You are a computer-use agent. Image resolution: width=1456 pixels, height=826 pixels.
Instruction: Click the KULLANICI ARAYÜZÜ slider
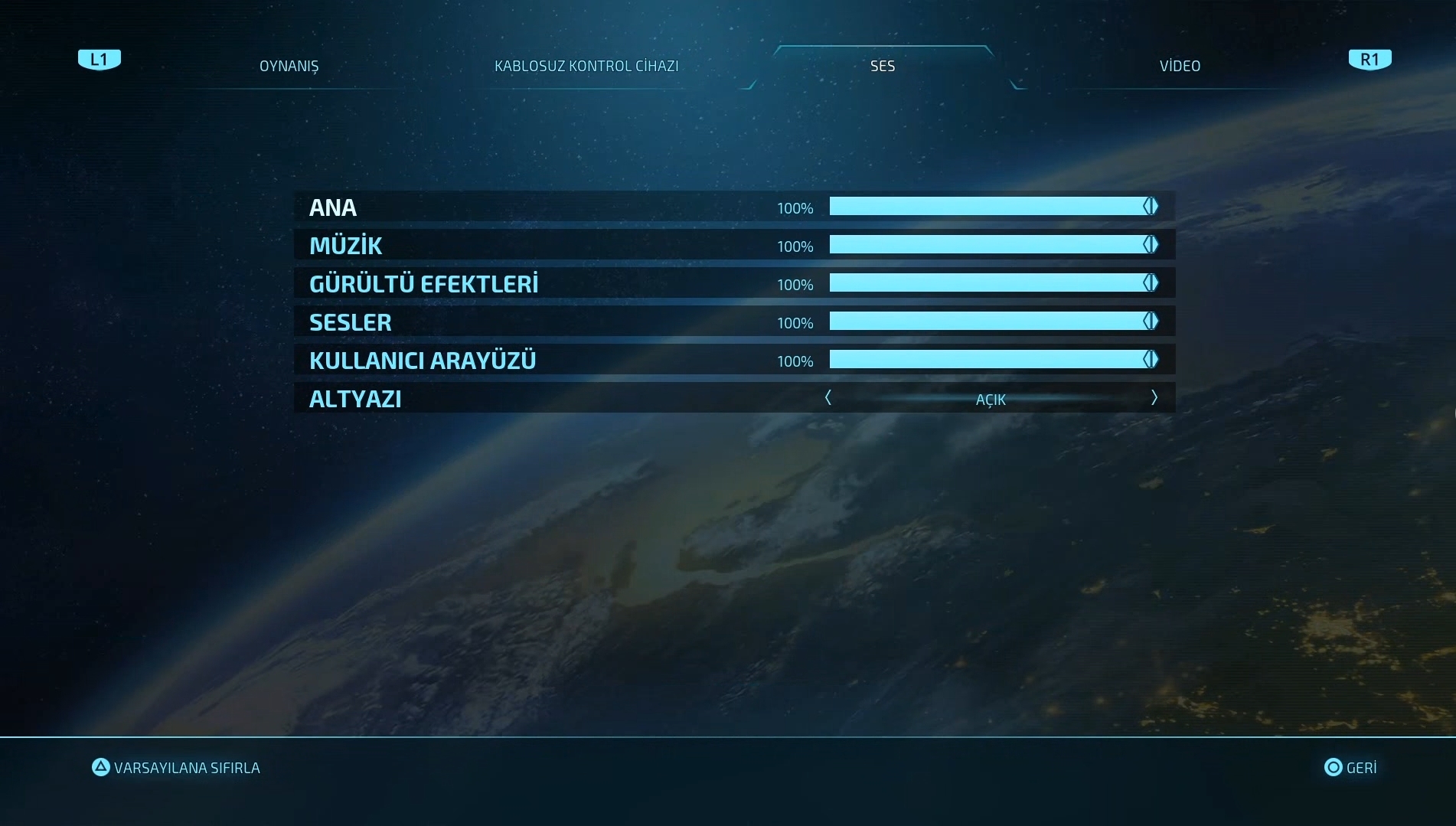(x=994, y=360)
